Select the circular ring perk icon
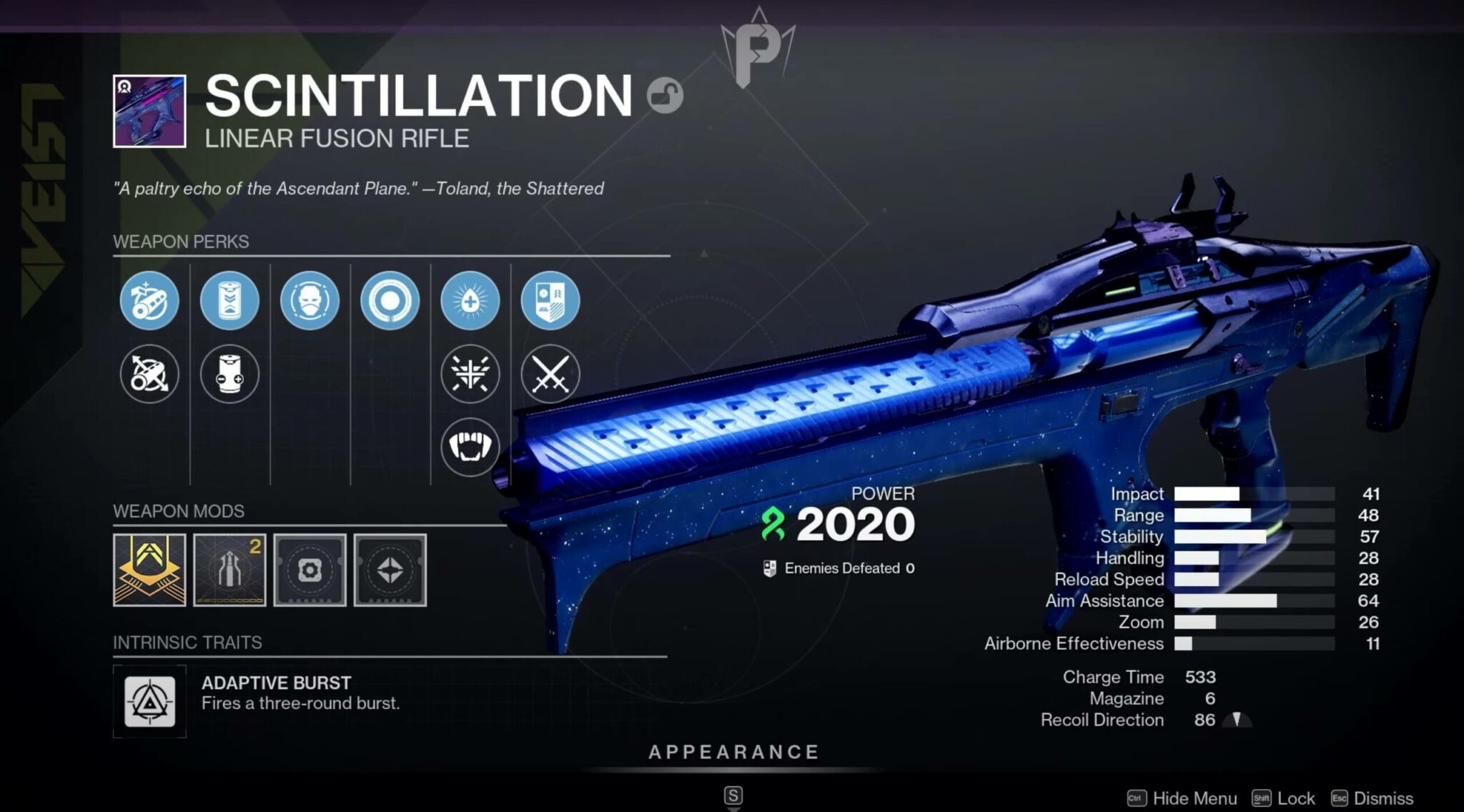1464x812 pixels. (x=390, y=302)
